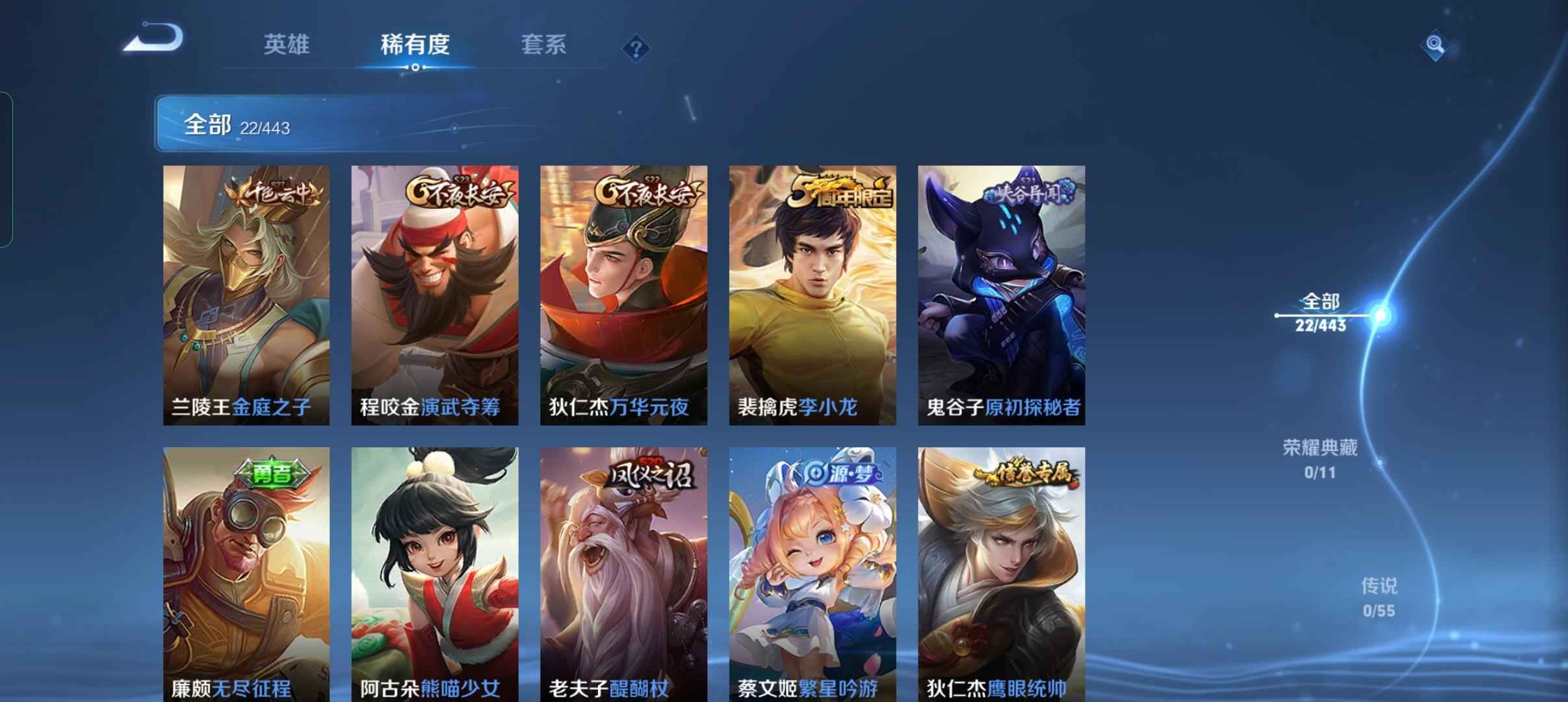Go back using the return arrow
The width and height of the screenshot is (1568, 702).
pos(154,39)
